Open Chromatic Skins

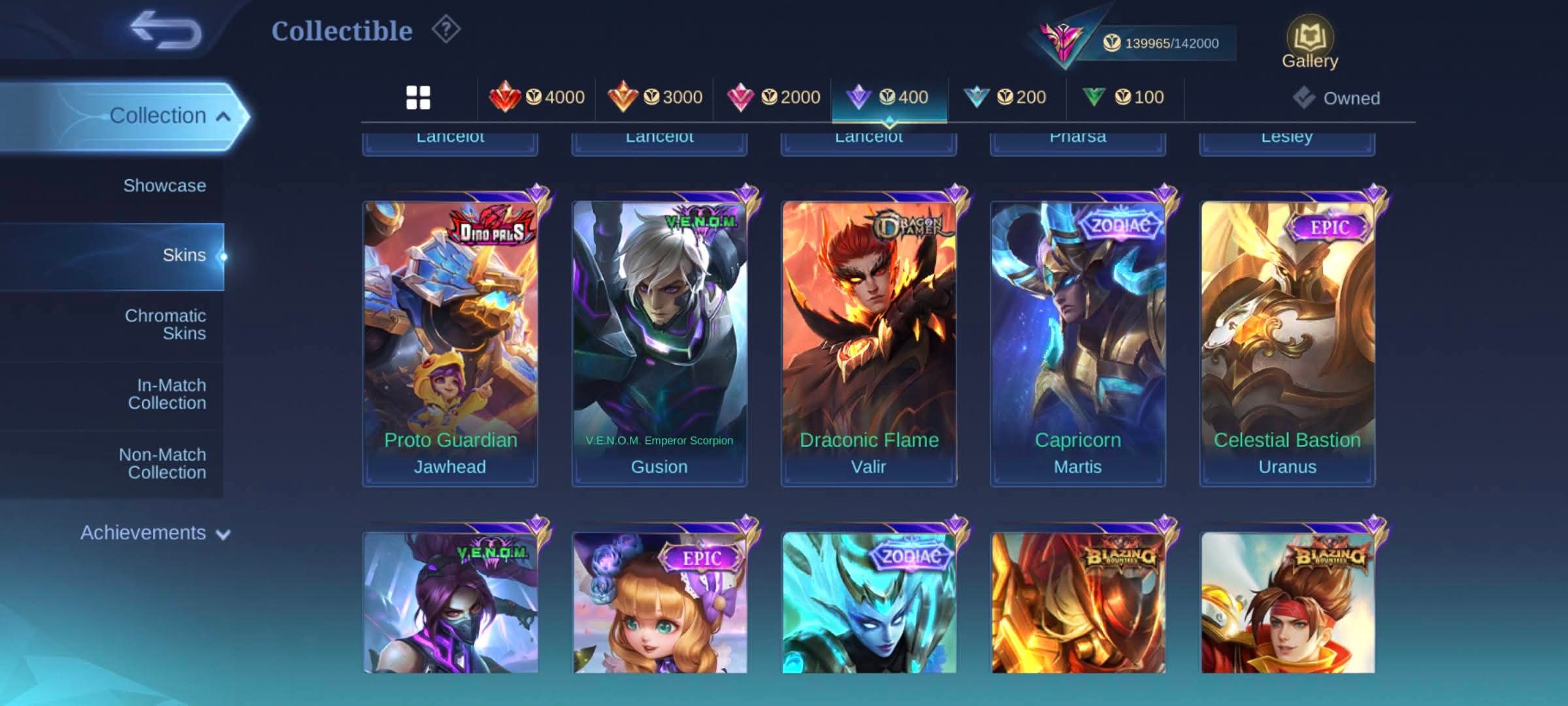pyautogui.click(x=165, y=325)
